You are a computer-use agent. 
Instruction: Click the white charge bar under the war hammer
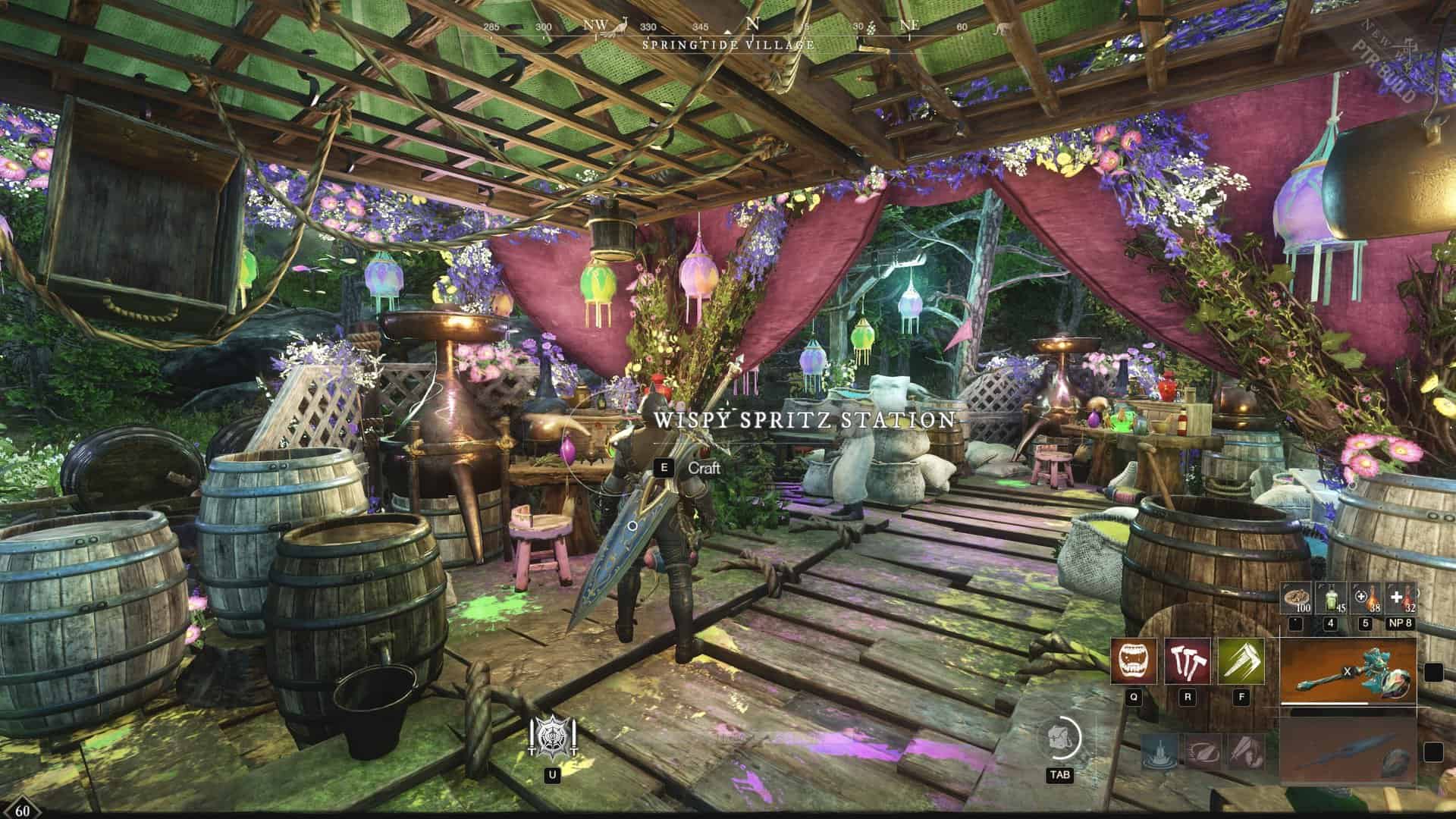point(1324,703)
